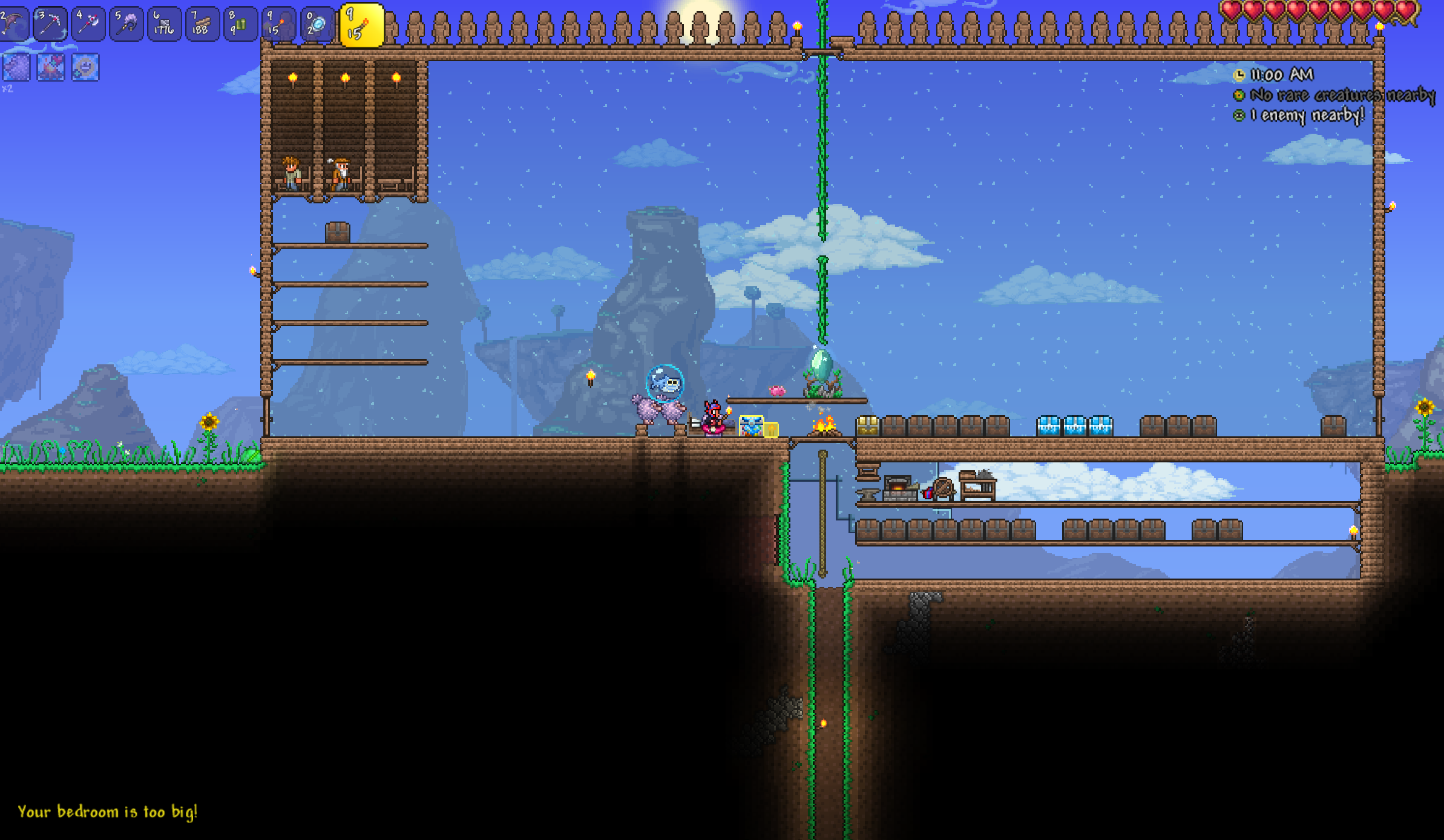Choose the wood stack of 188
1444x840 pixels.
(202, 24)
